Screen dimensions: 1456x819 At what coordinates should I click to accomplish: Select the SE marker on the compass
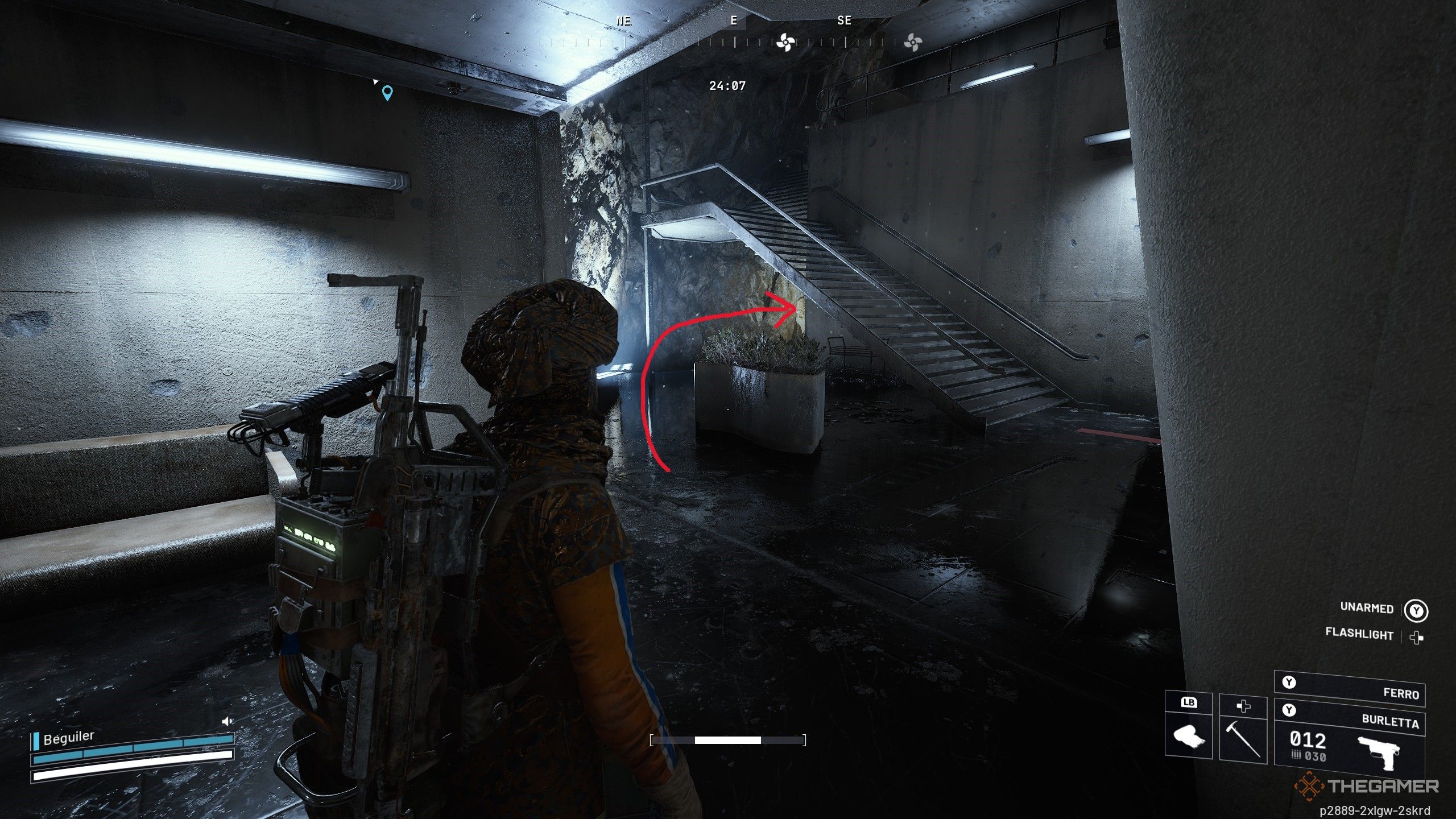point(845,20)
